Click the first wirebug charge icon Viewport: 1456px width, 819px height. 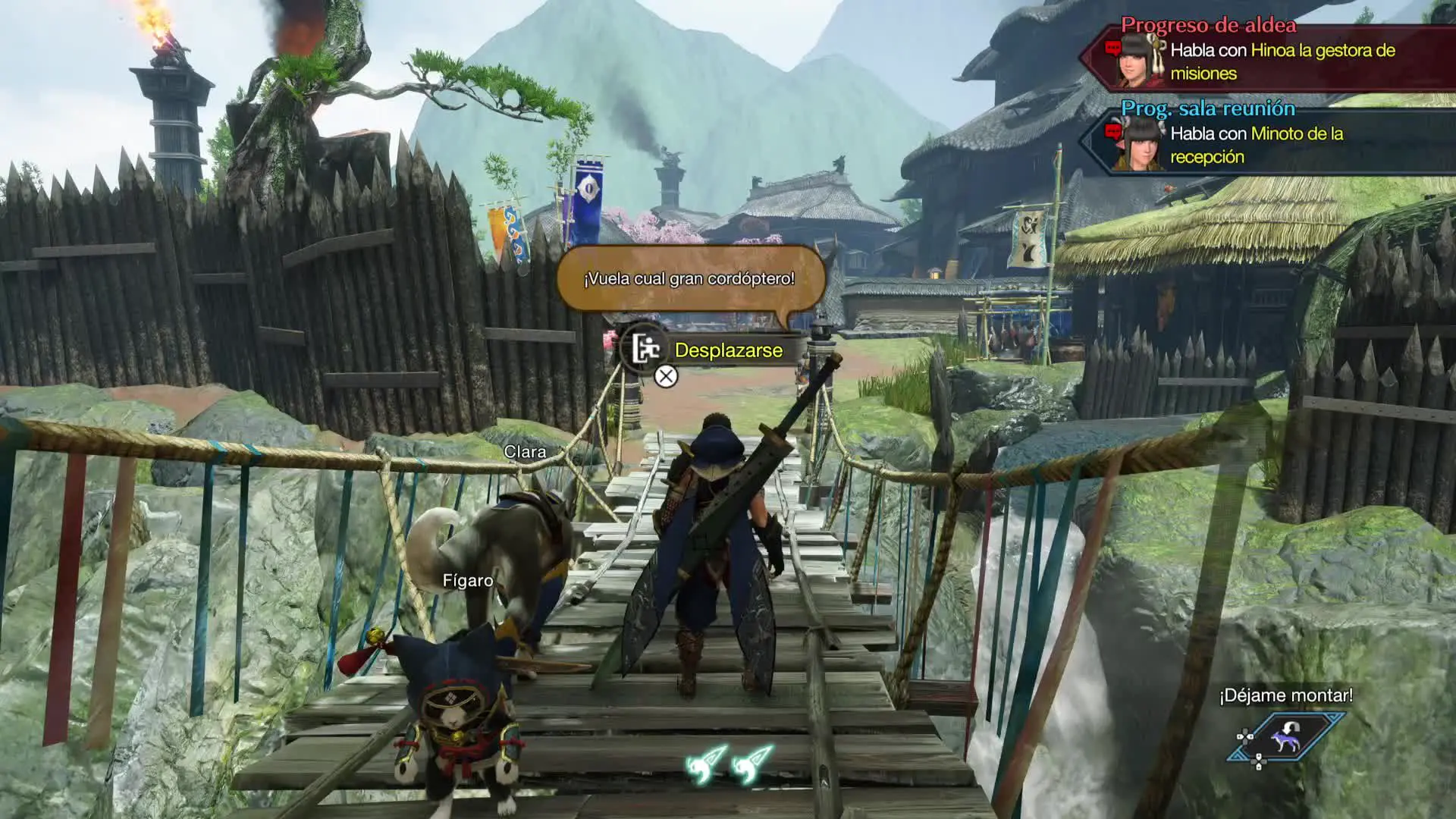pyautogui.click(x=706, y=764)
